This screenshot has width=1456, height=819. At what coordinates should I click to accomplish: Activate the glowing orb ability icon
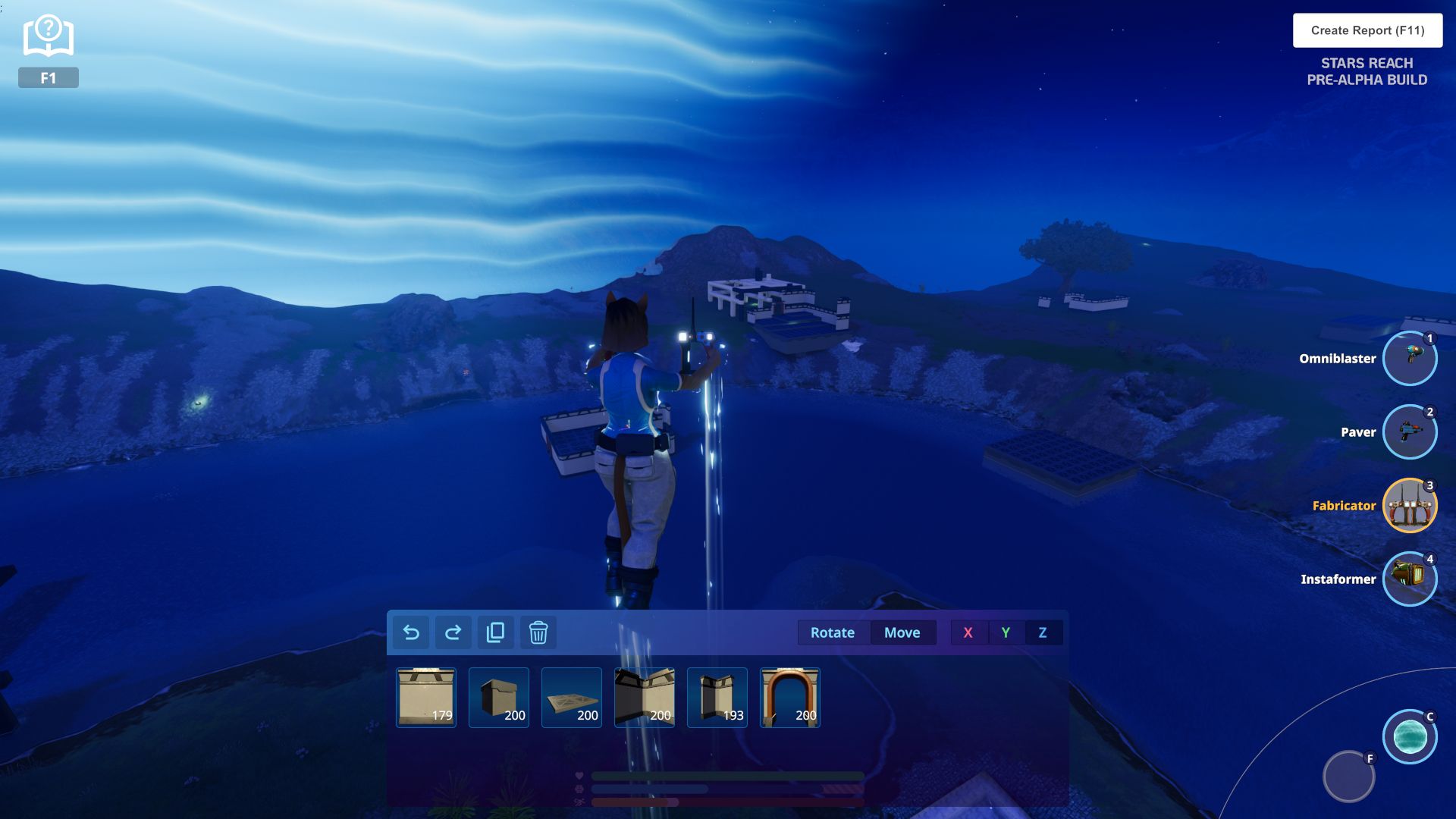coord(1410,736)
